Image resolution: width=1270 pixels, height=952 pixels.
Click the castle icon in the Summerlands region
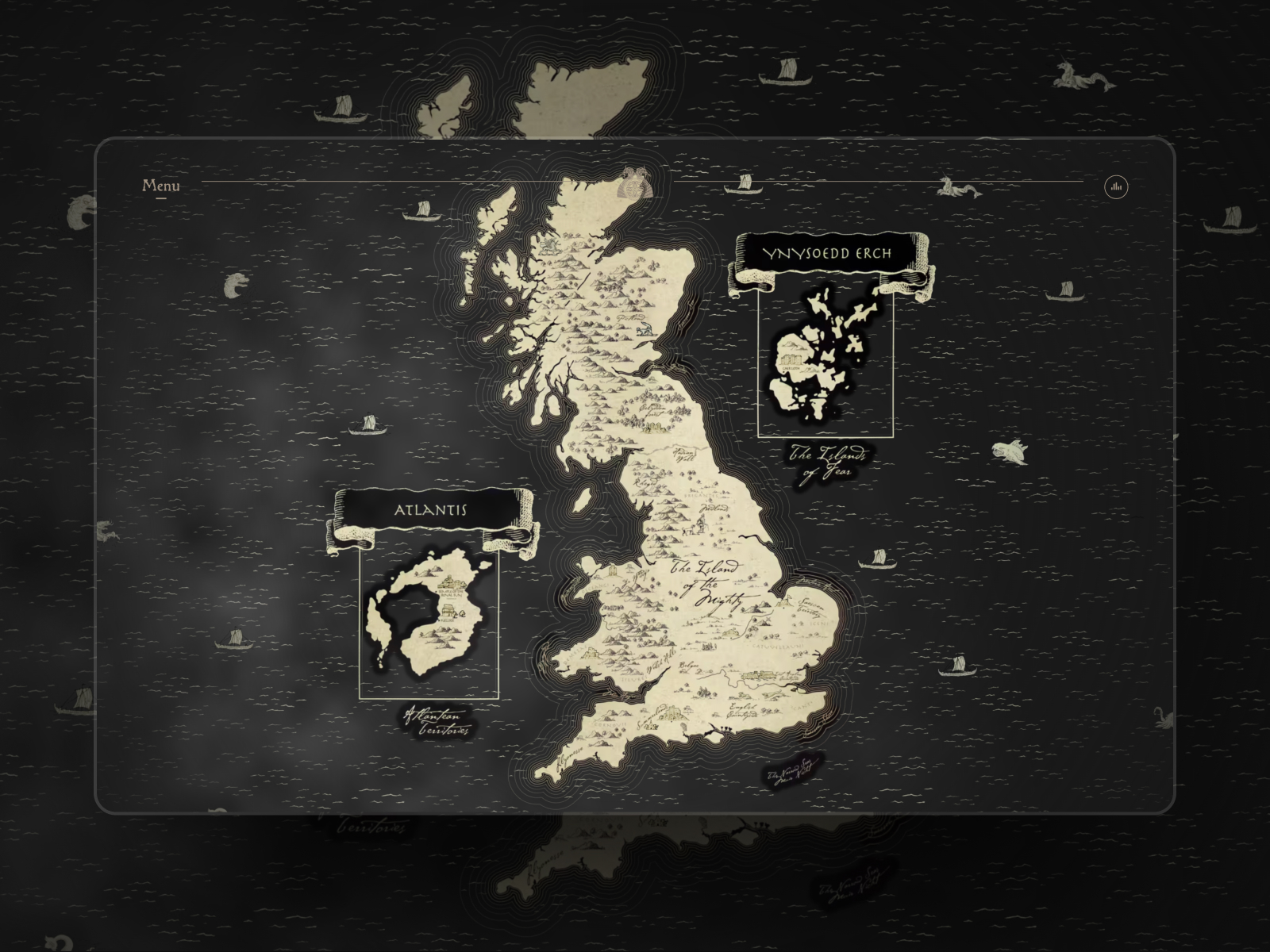(671, 711)
